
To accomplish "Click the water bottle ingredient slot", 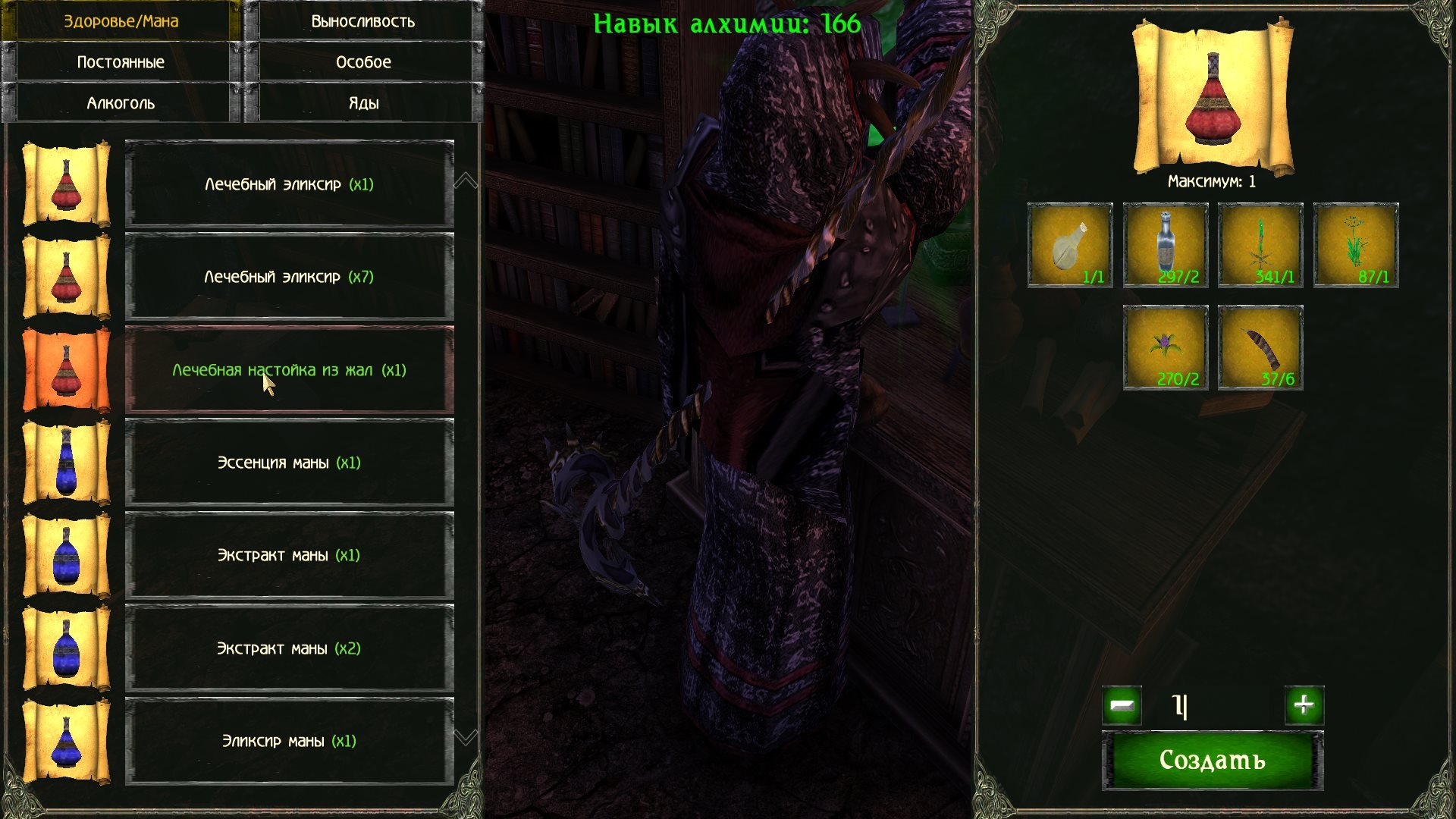I will pos(1166,245).
